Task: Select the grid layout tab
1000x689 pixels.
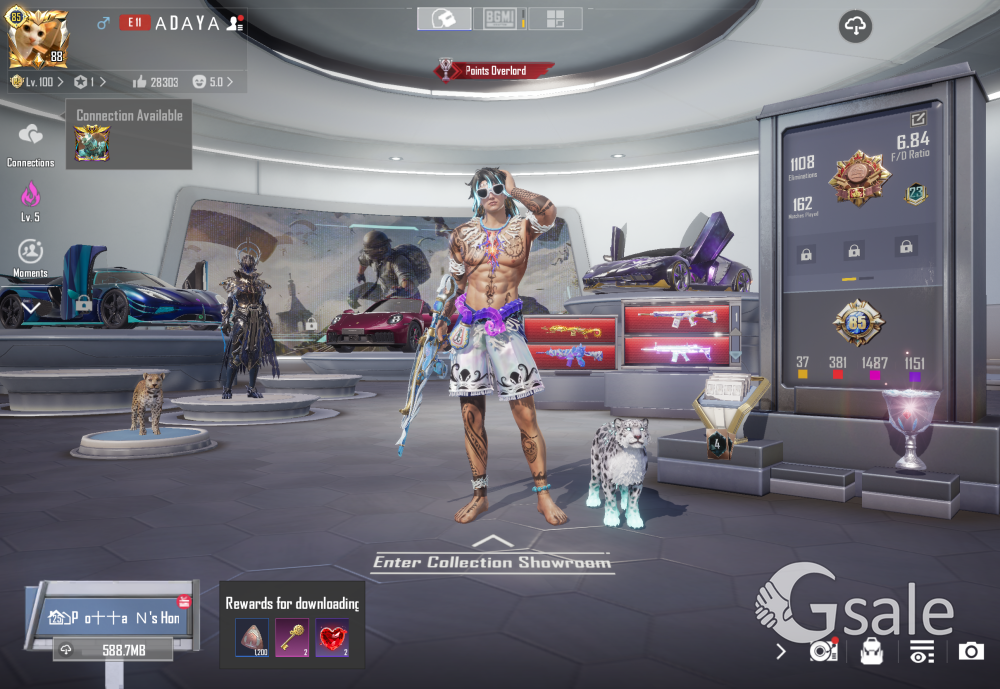Action: point(555,18)
